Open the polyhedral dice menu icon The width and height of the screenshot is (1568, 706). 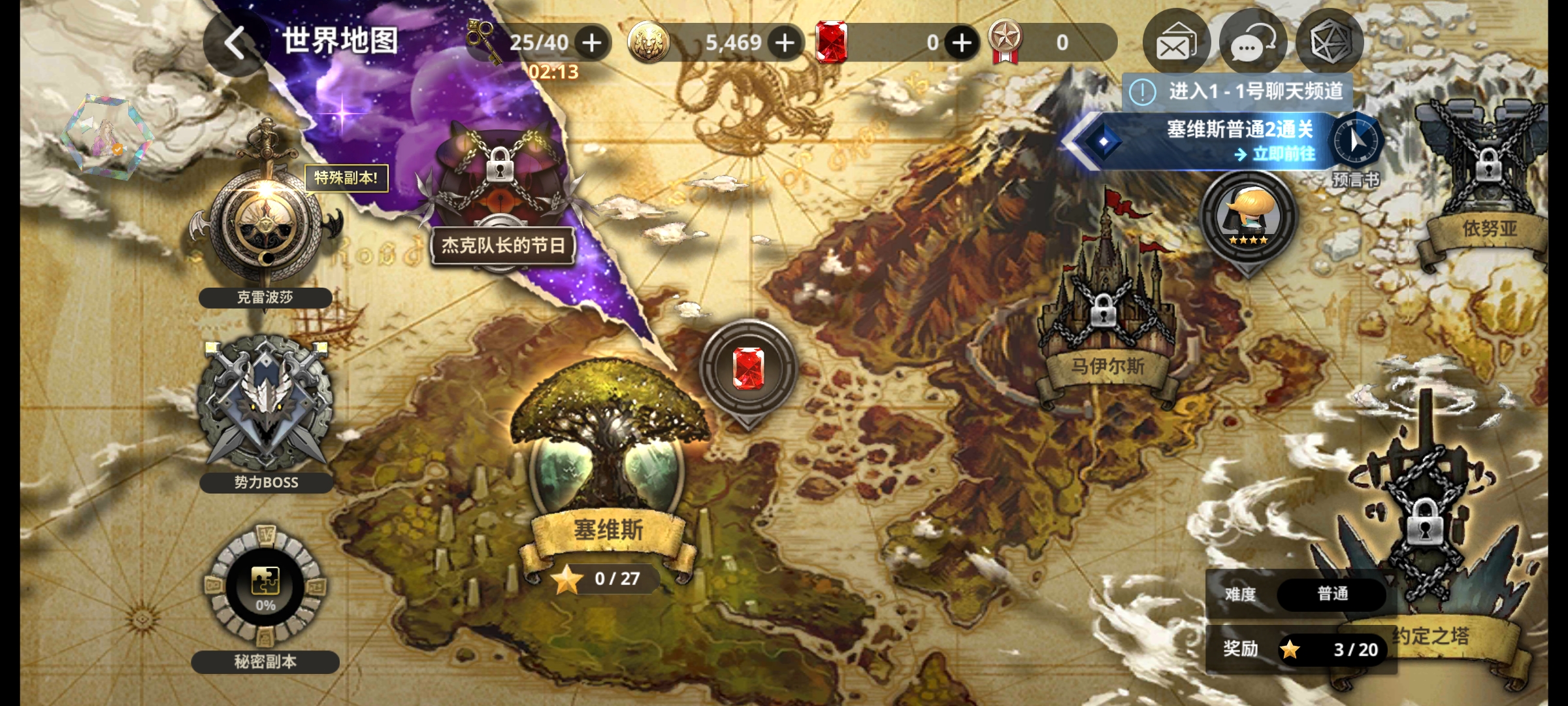(x=1329, y=43)
